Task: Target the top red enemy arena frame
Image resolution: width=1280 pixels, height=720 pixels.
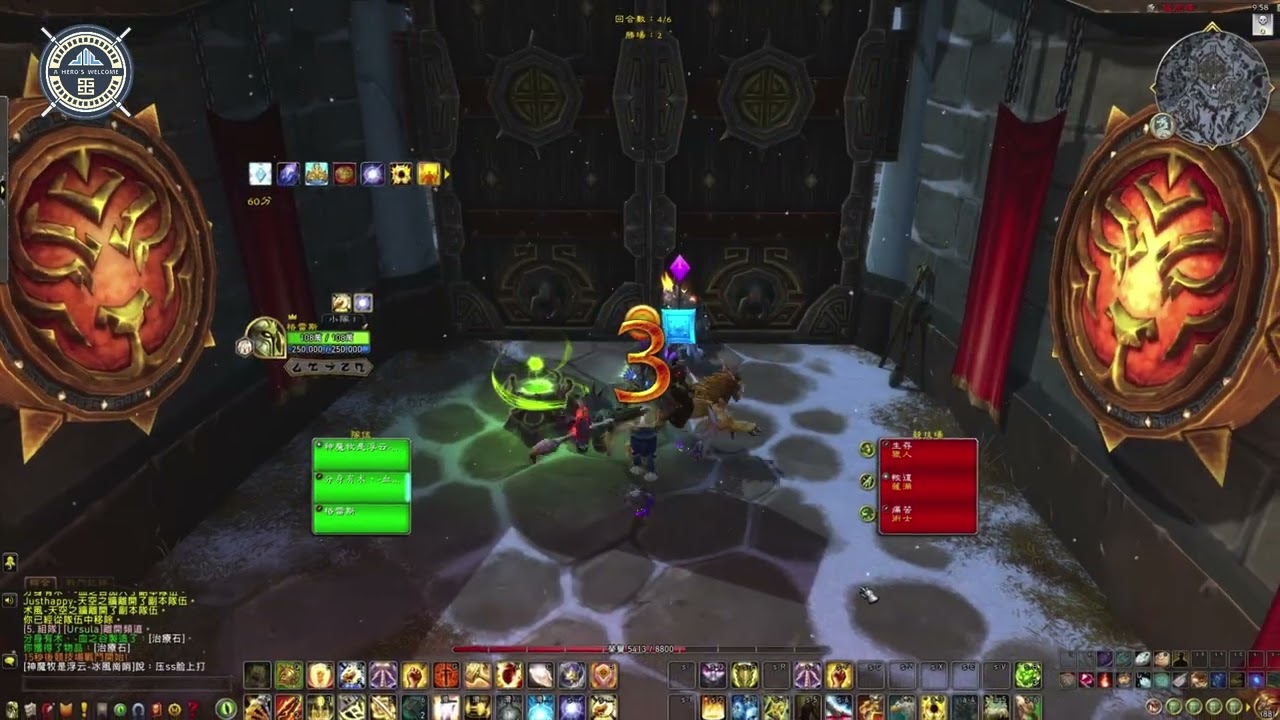Action: point(927,453)
